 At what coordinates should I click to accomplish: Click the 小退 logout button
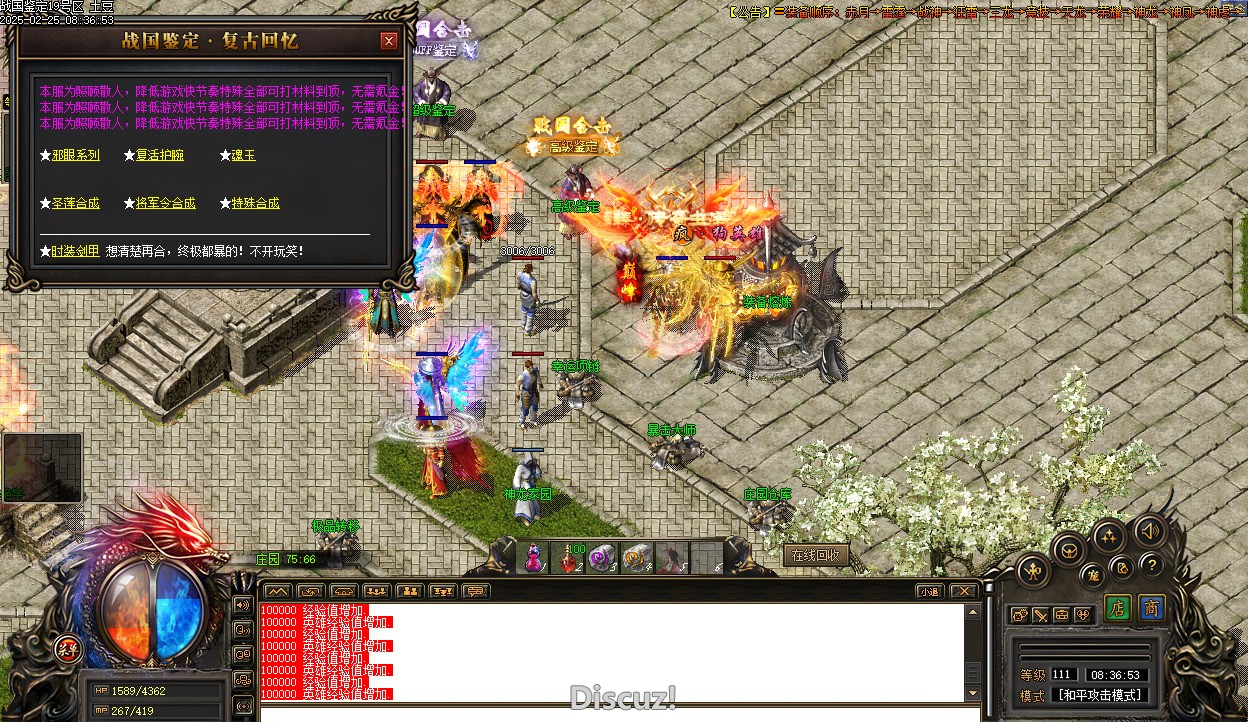click(929, 591)
